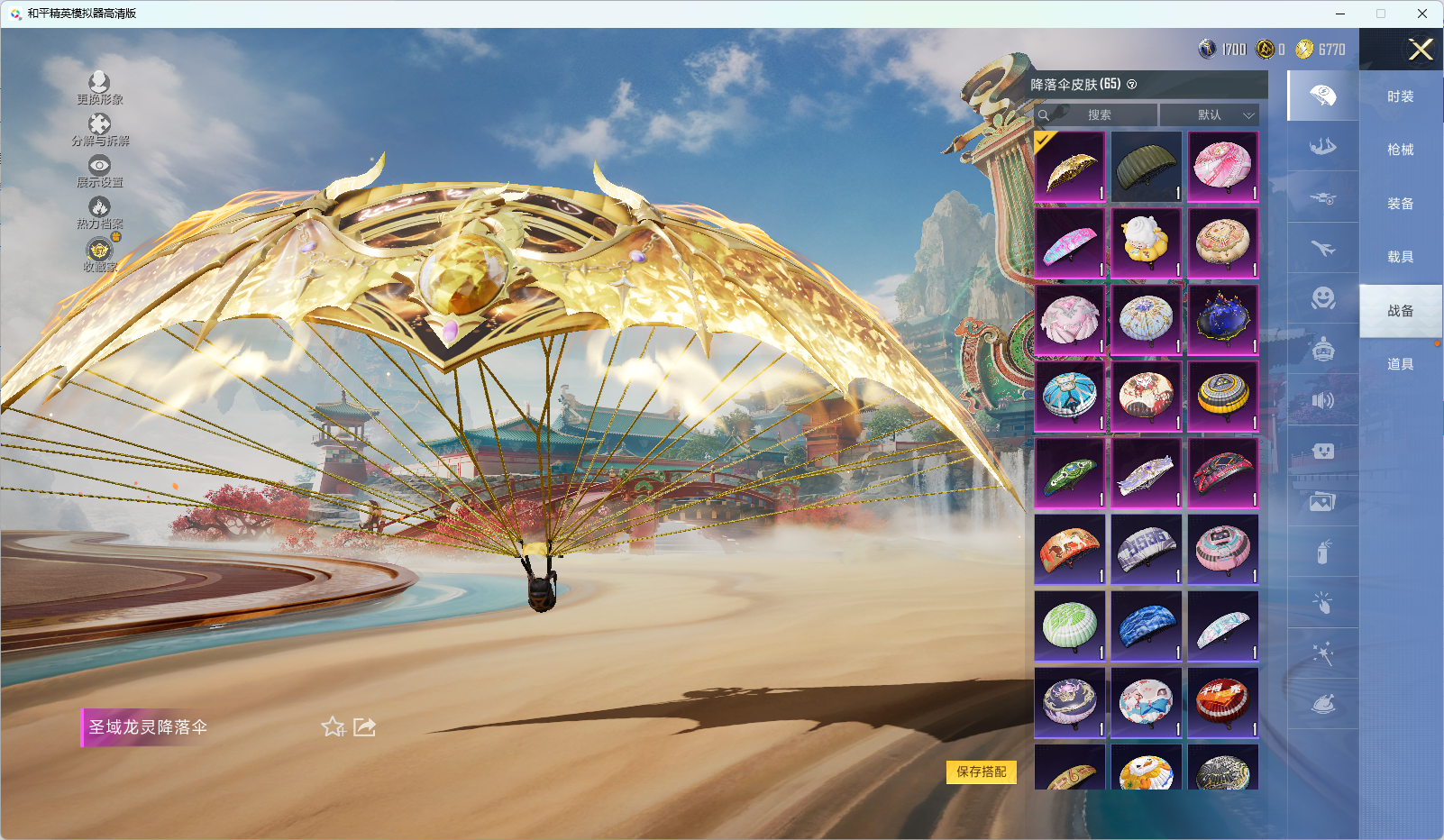The image size is (1444, 840).
Task: Favorite the parachute with the star icon
Action: [334, 726]
